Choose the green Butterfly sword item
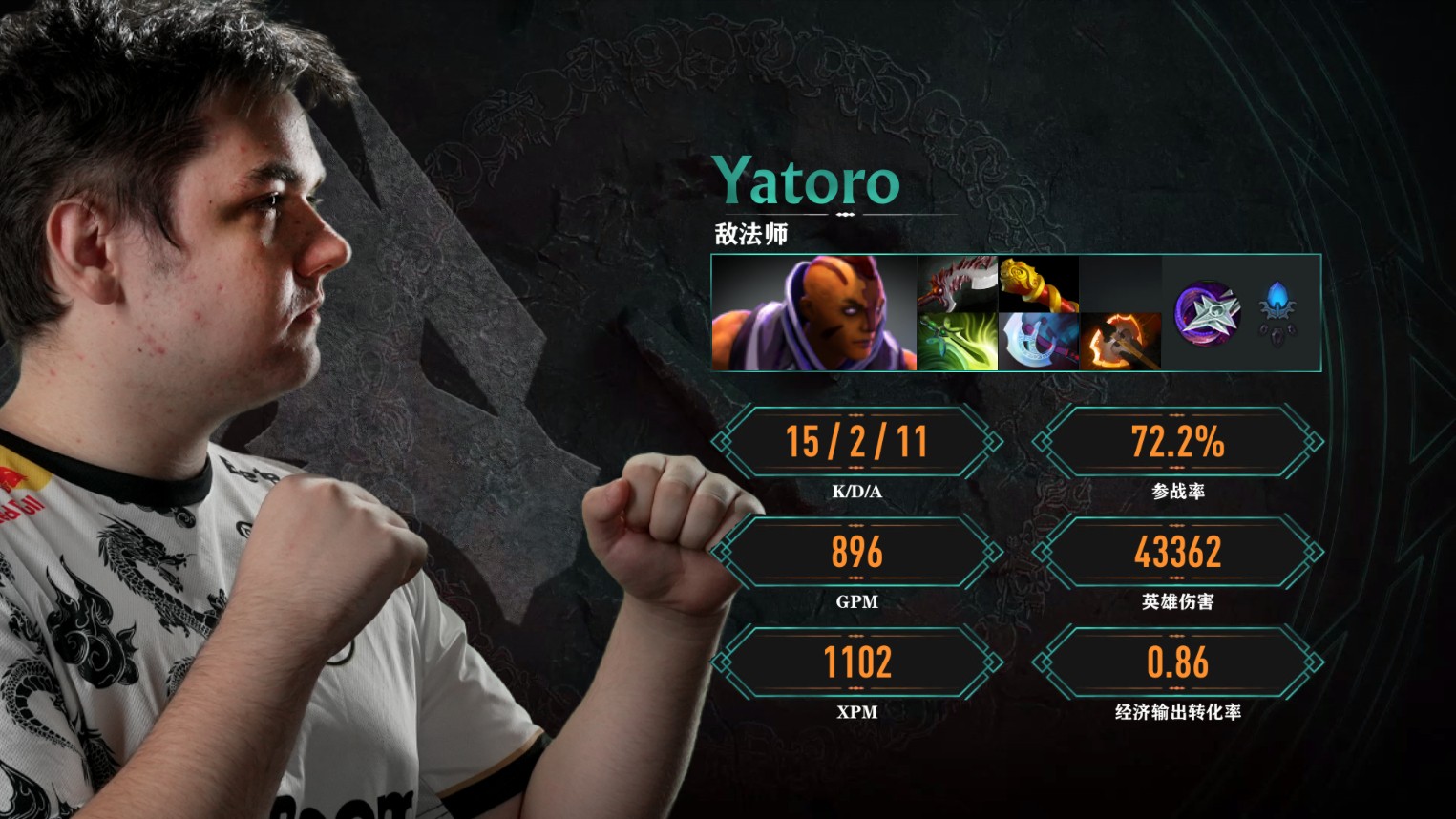 click(x=957, y=342)
